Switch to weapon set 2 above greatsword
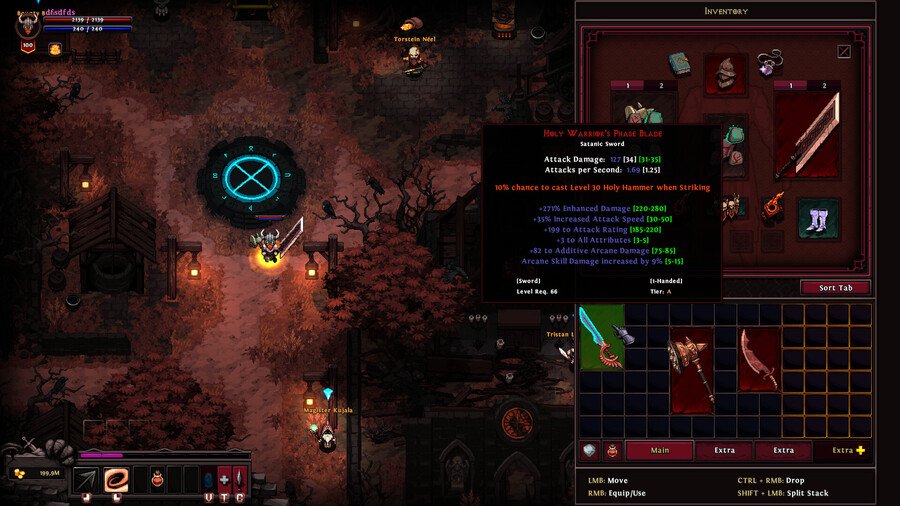The width and height of the screenshot is (900, 506). [x=825, y=86]
